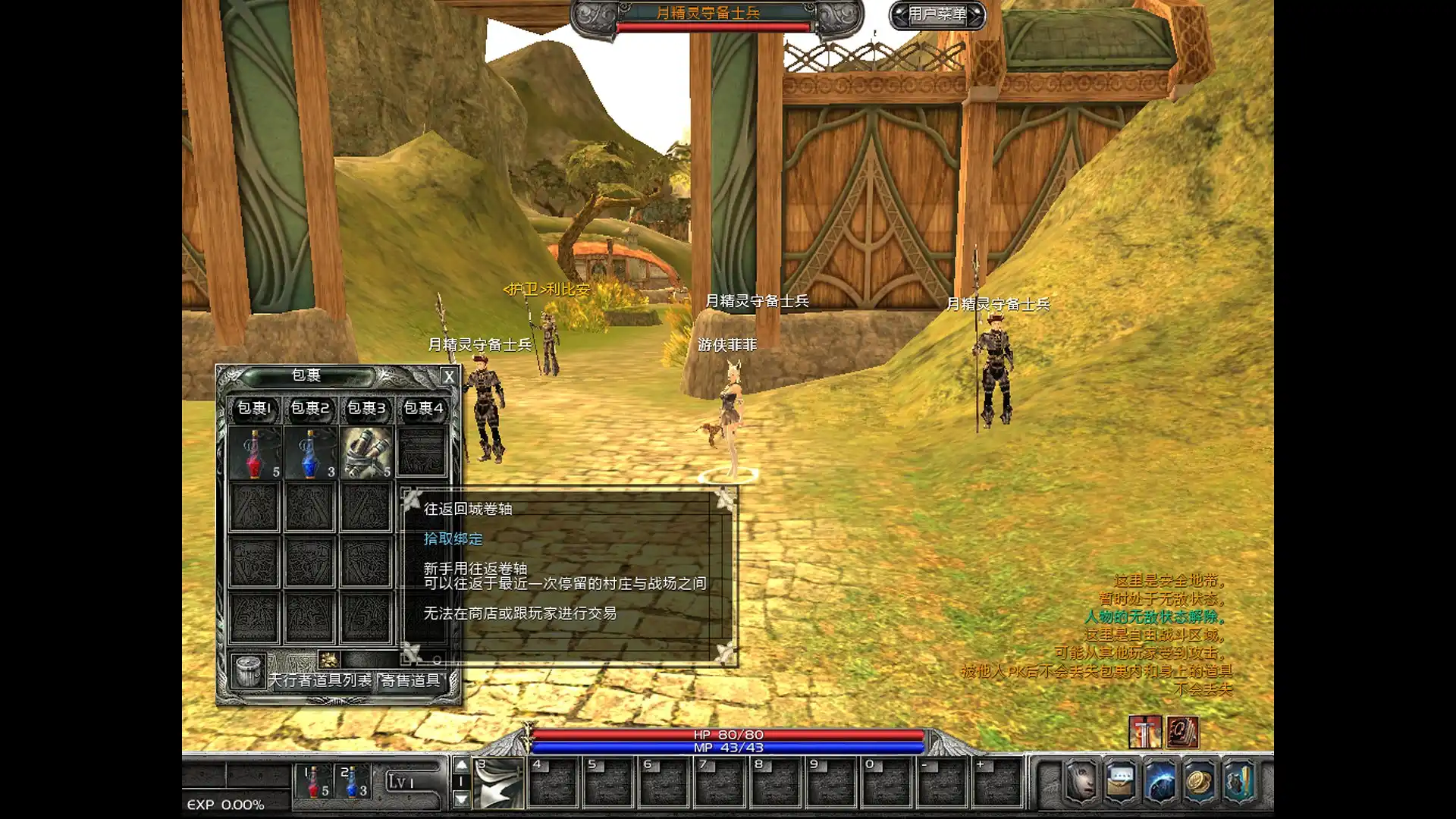Select the blue potion in the inventory

310,453
